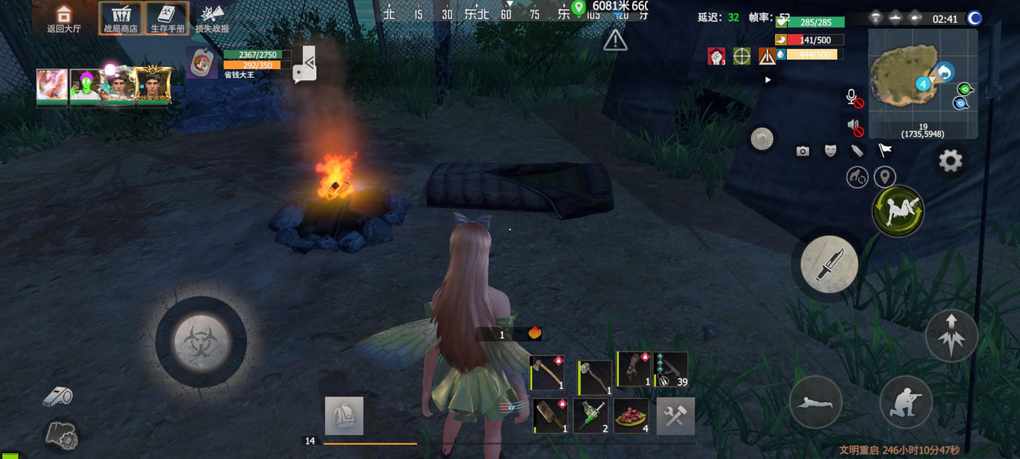This screenshot has height=459, width=1020.
Task: Open the 生存手册 survival handbook
Action: (167, 18)
